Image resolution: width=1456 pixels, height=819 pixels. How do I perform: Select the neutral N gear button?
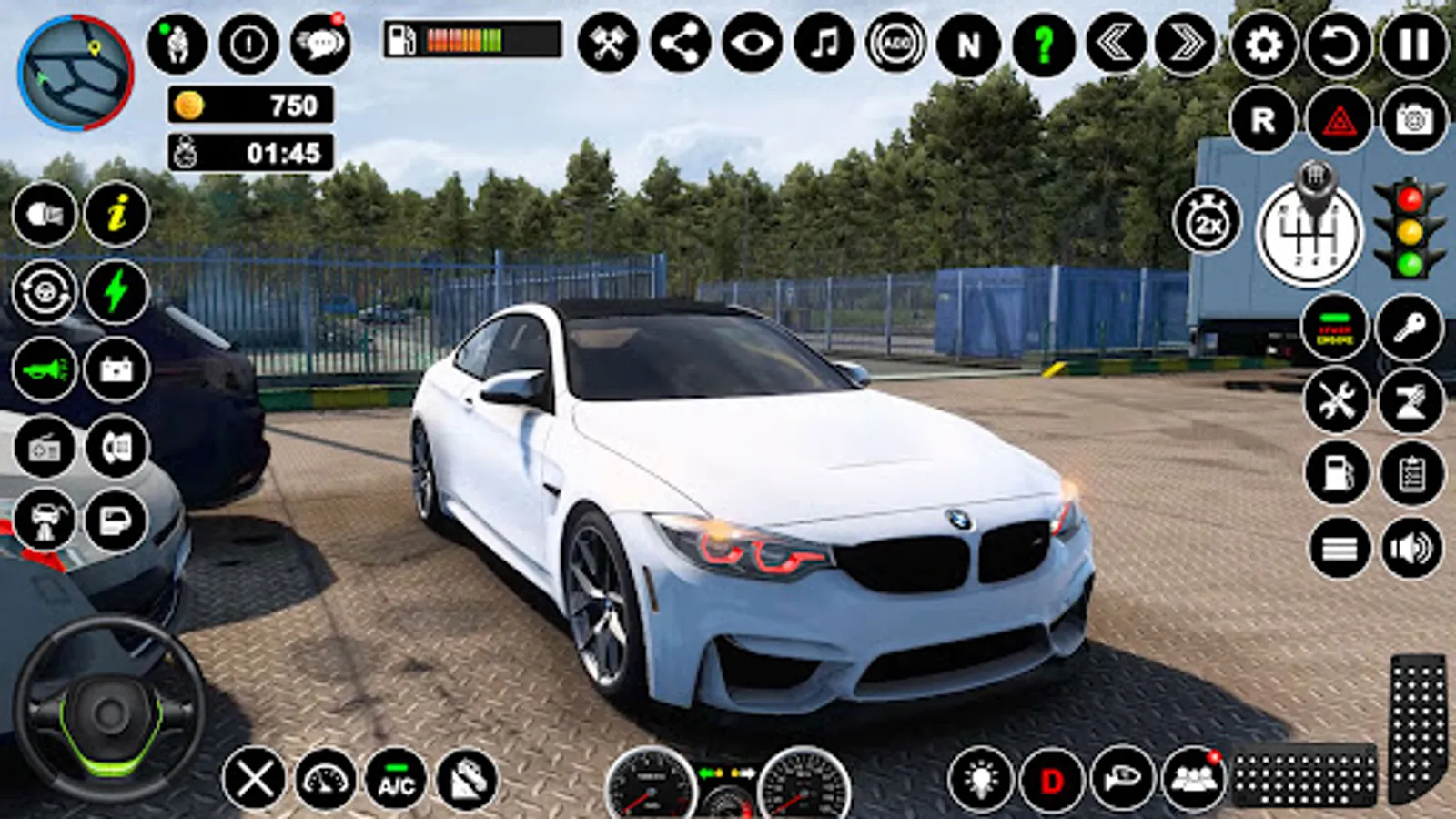(969, 44)
